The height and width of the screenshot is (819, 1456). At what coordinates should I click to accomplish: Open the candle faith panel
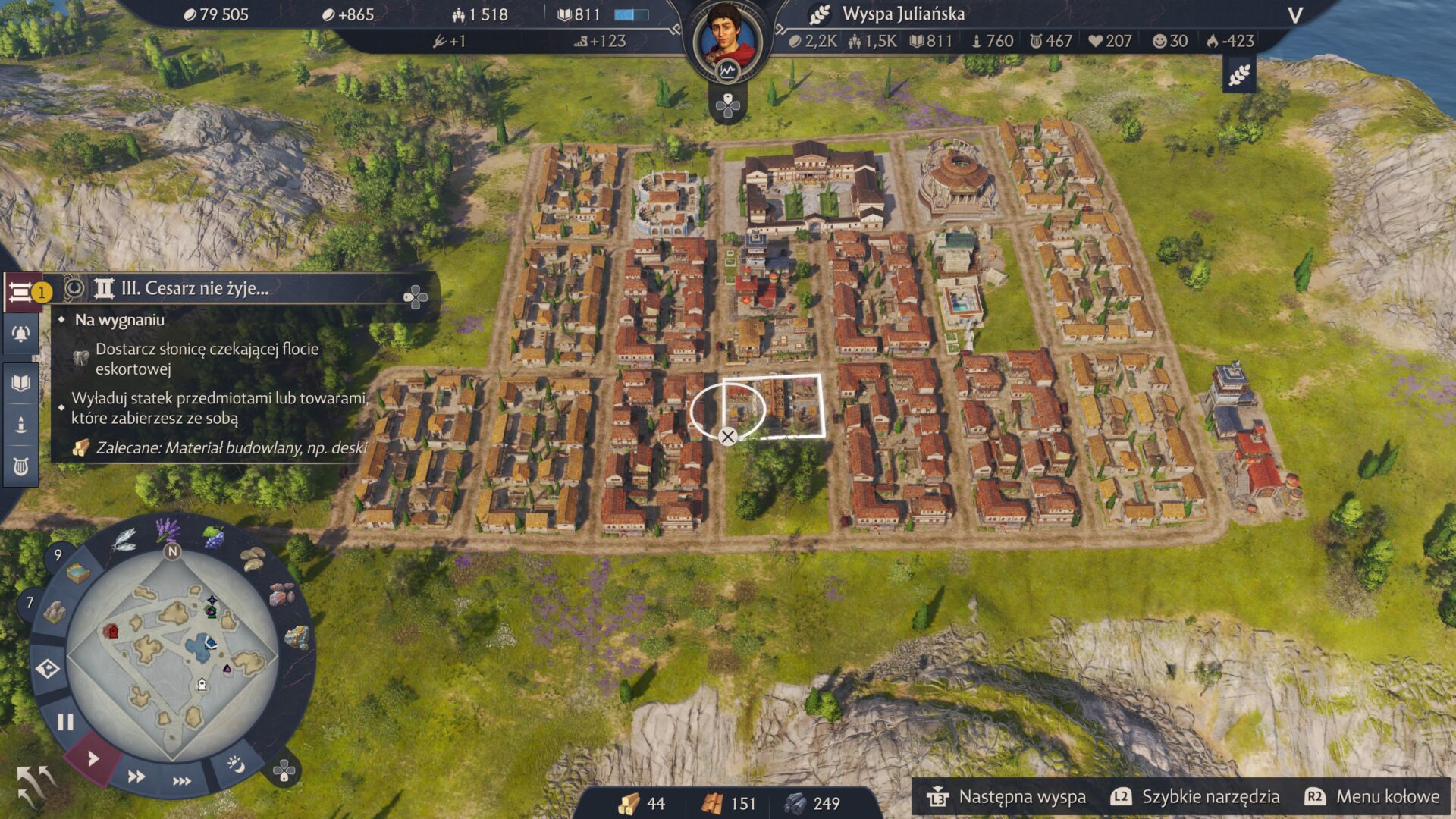tap(21, 425)
